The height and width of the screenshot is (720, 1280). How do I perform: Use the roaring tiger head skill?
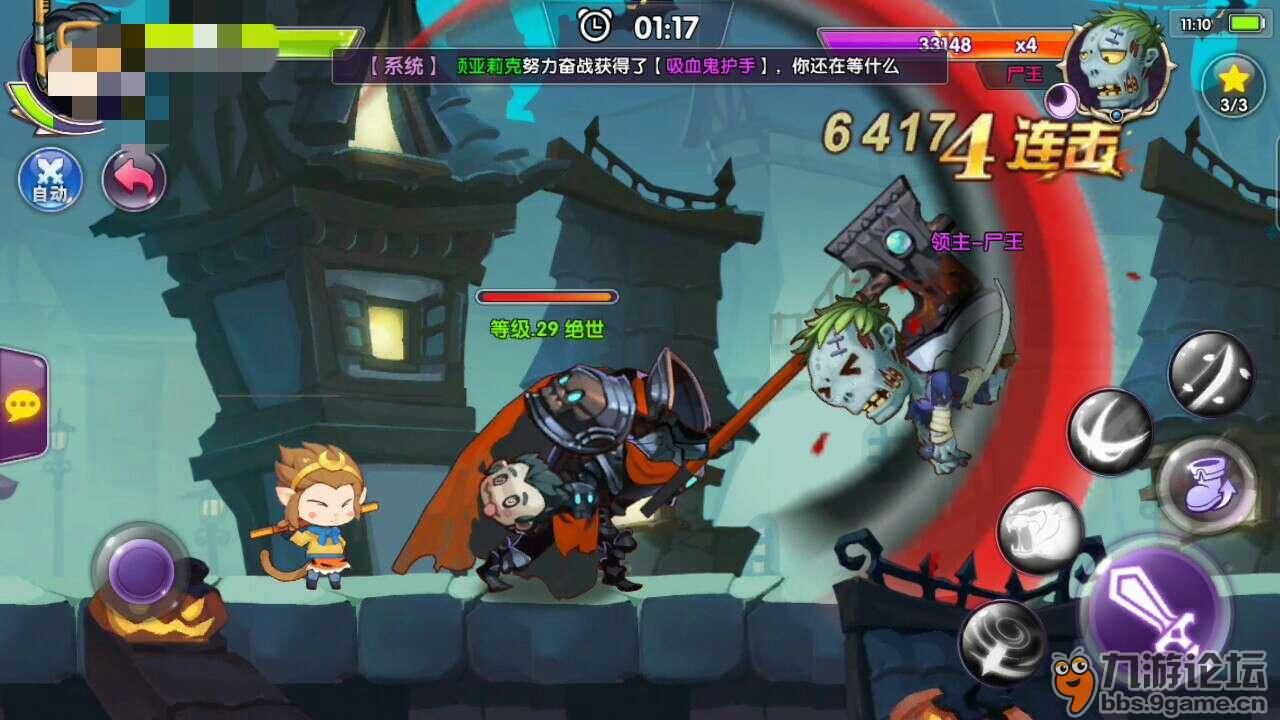(x=1040, y=530)
